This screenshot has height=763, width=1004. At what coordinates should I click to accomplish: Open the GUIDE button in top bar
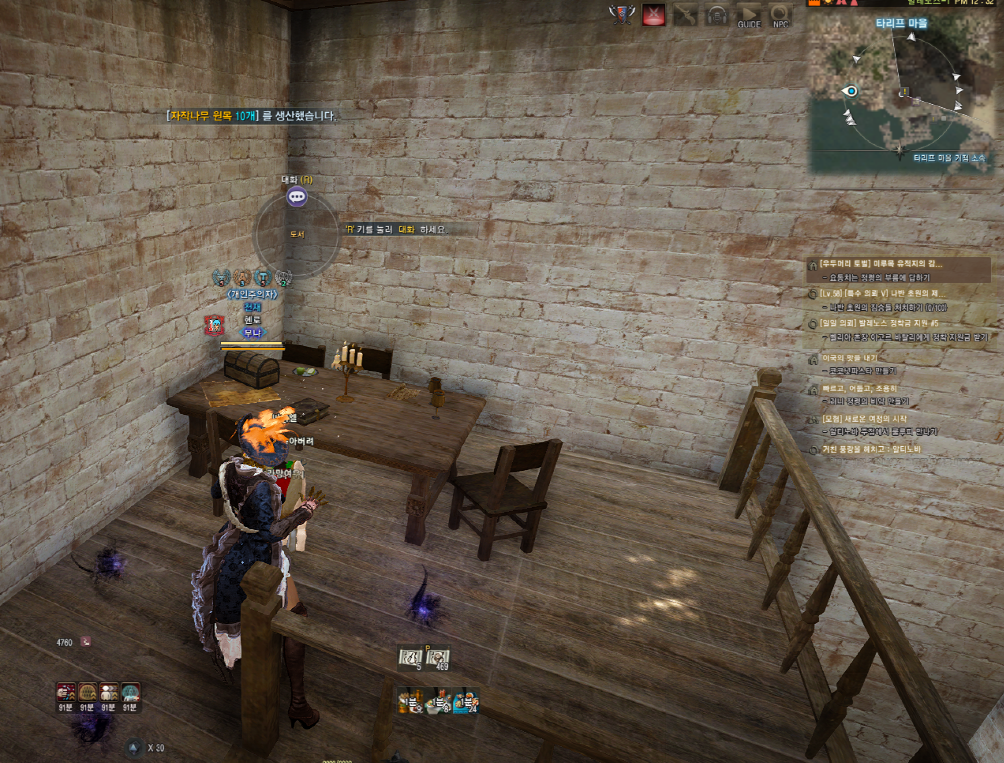point(749,16)
